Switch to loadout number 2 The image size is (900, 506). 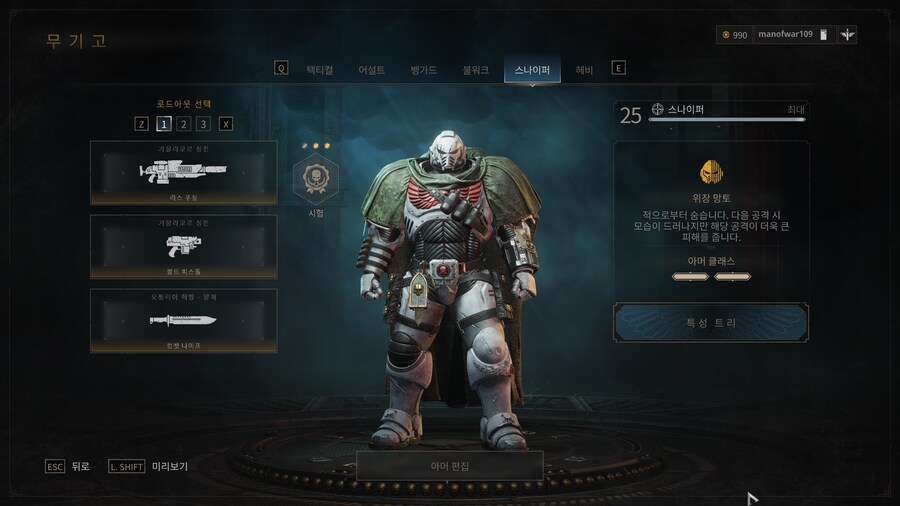click(183, 124)
